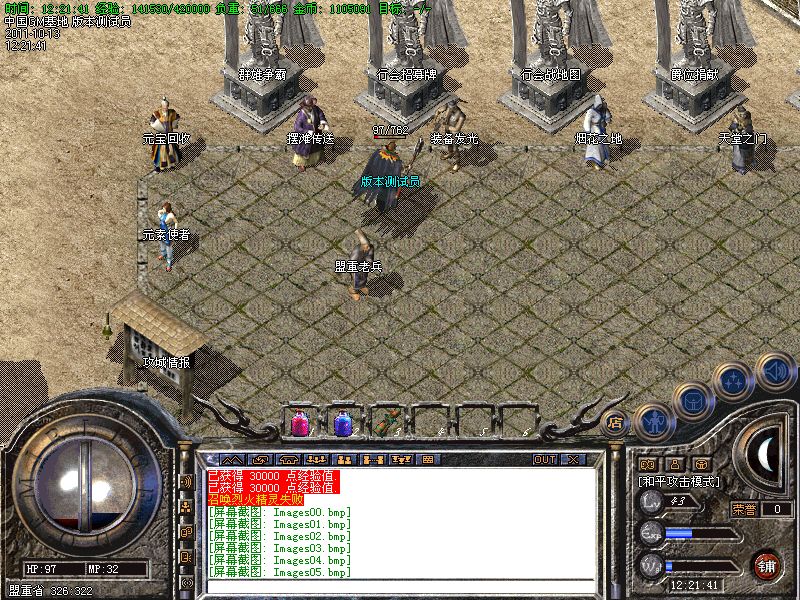The image size is (800, 600).
Task: Click the hierarchy tree icon beside chat
Action: click(186, 507)
